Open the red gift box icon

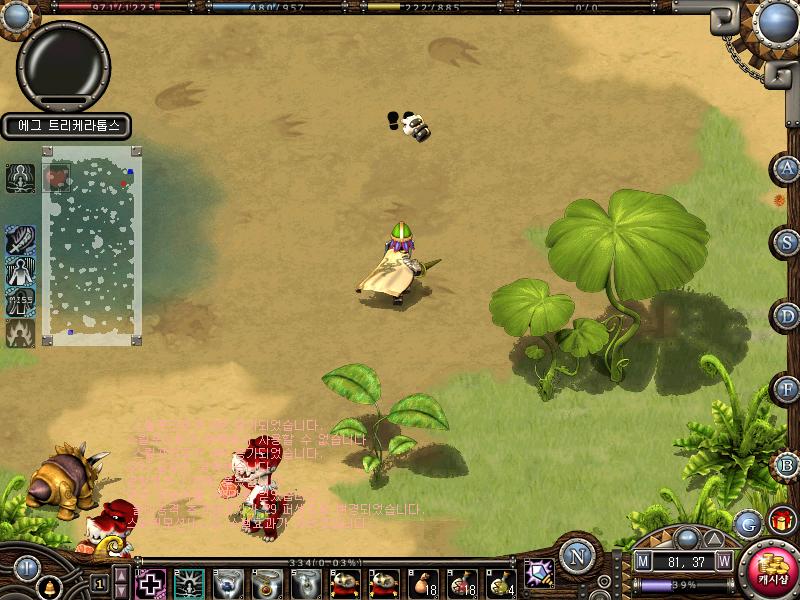click(x=780, y=521)
